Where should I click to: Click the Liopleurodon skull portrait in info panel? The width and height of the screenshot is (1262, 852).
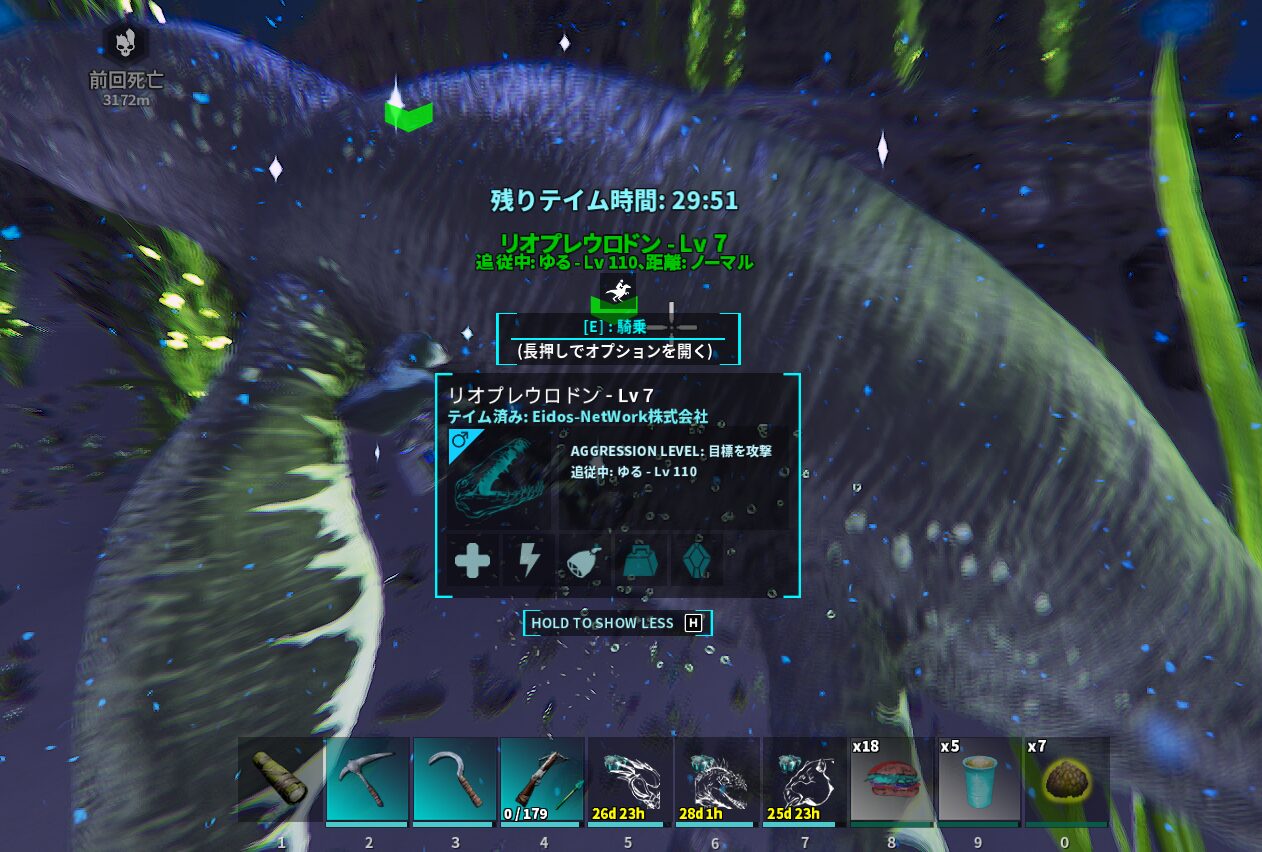click(x=498, y=479)
